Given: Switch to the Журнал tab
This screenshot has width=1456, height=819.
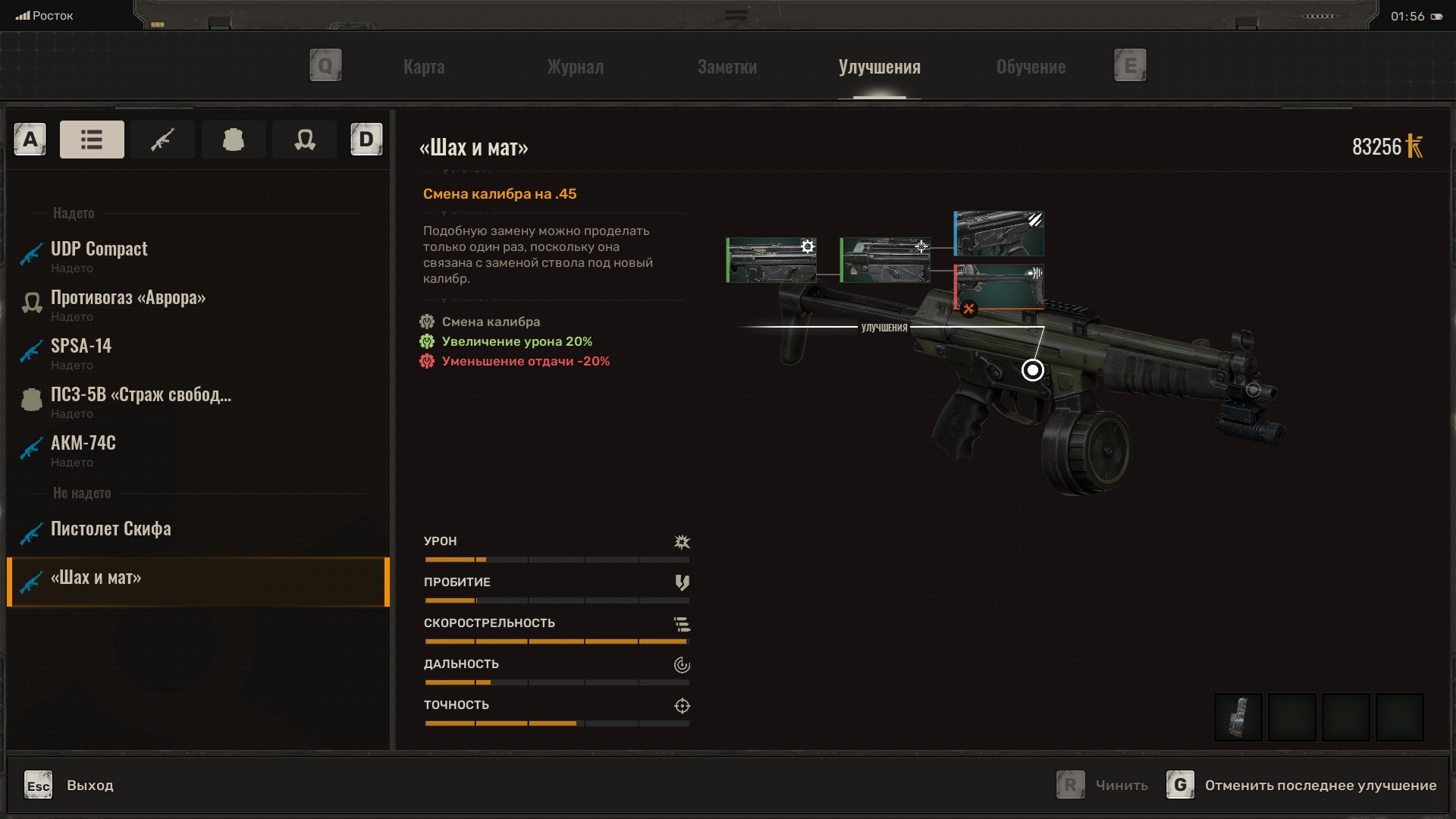Looking at the screenshot, I should [x=576, y=67].
